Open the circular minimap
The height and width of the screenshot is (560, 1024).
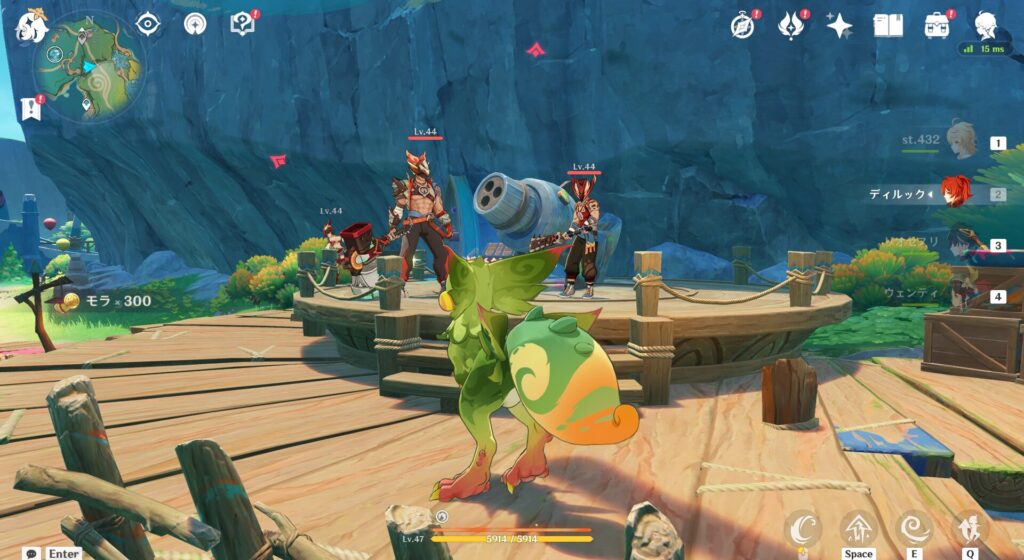click(x=88, y=66)
